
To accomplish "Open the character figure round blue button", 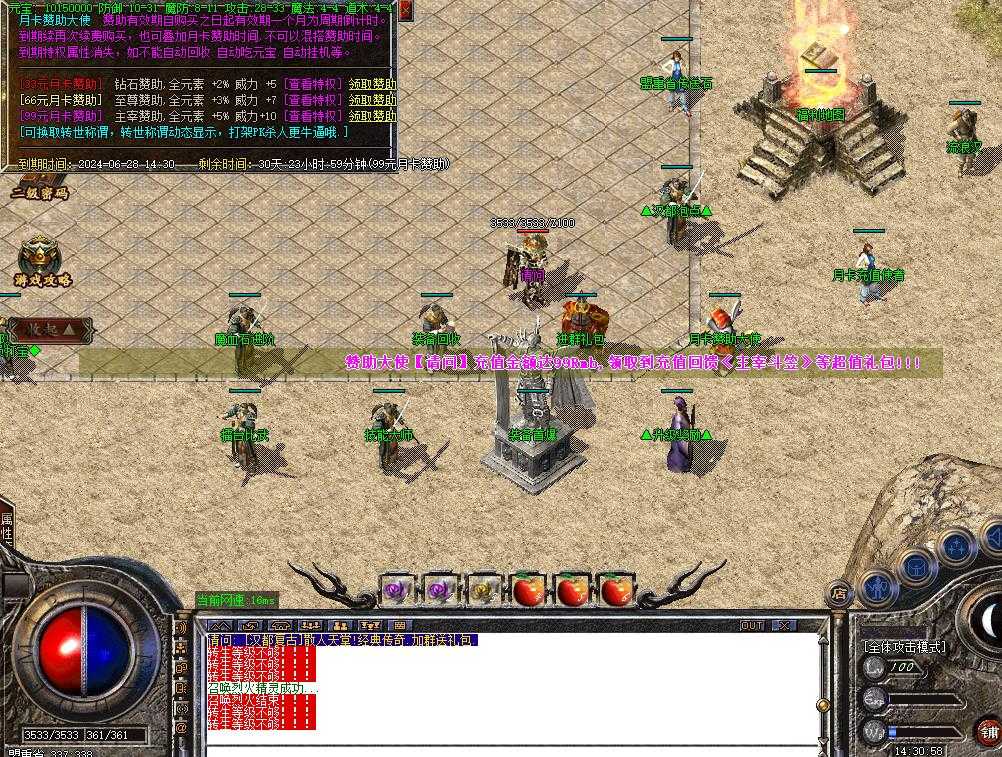I will [879, 587].
